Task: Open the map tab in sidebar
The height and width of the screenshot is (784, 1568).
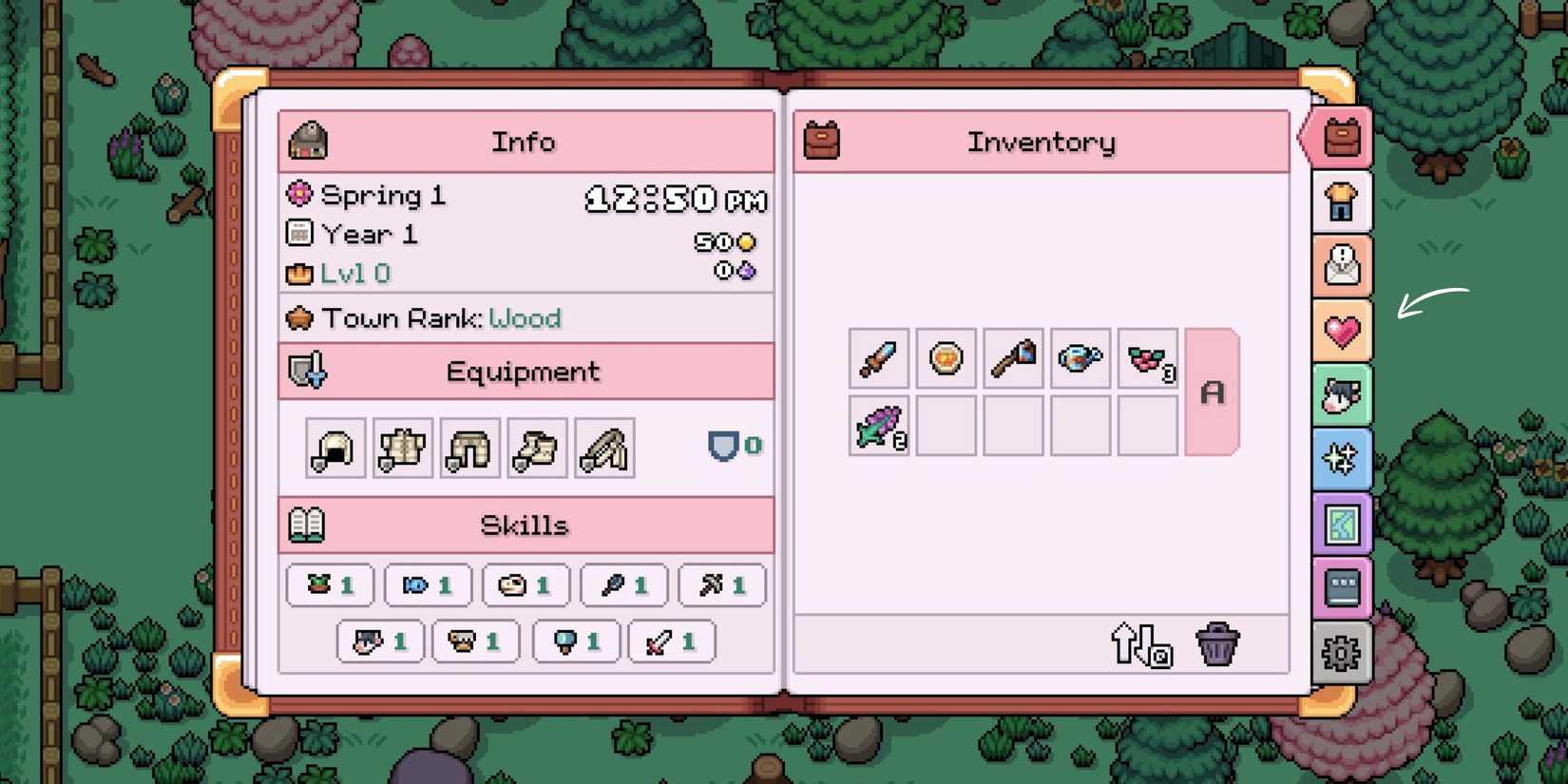Action: pos(1340,524)
